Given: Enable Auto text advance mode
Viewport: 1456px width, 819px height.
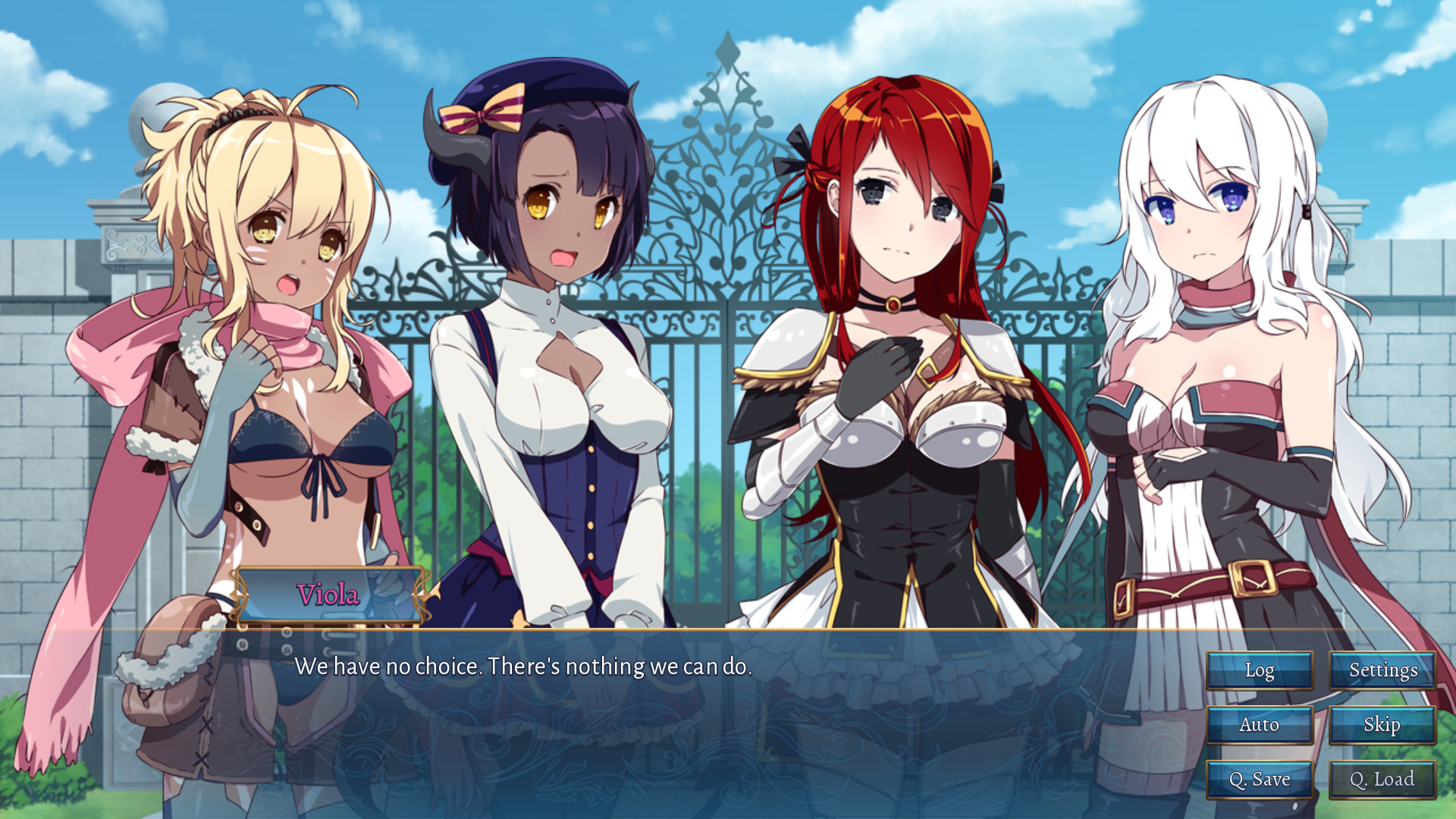Looking at the screenshot, I should [1259, 725].
